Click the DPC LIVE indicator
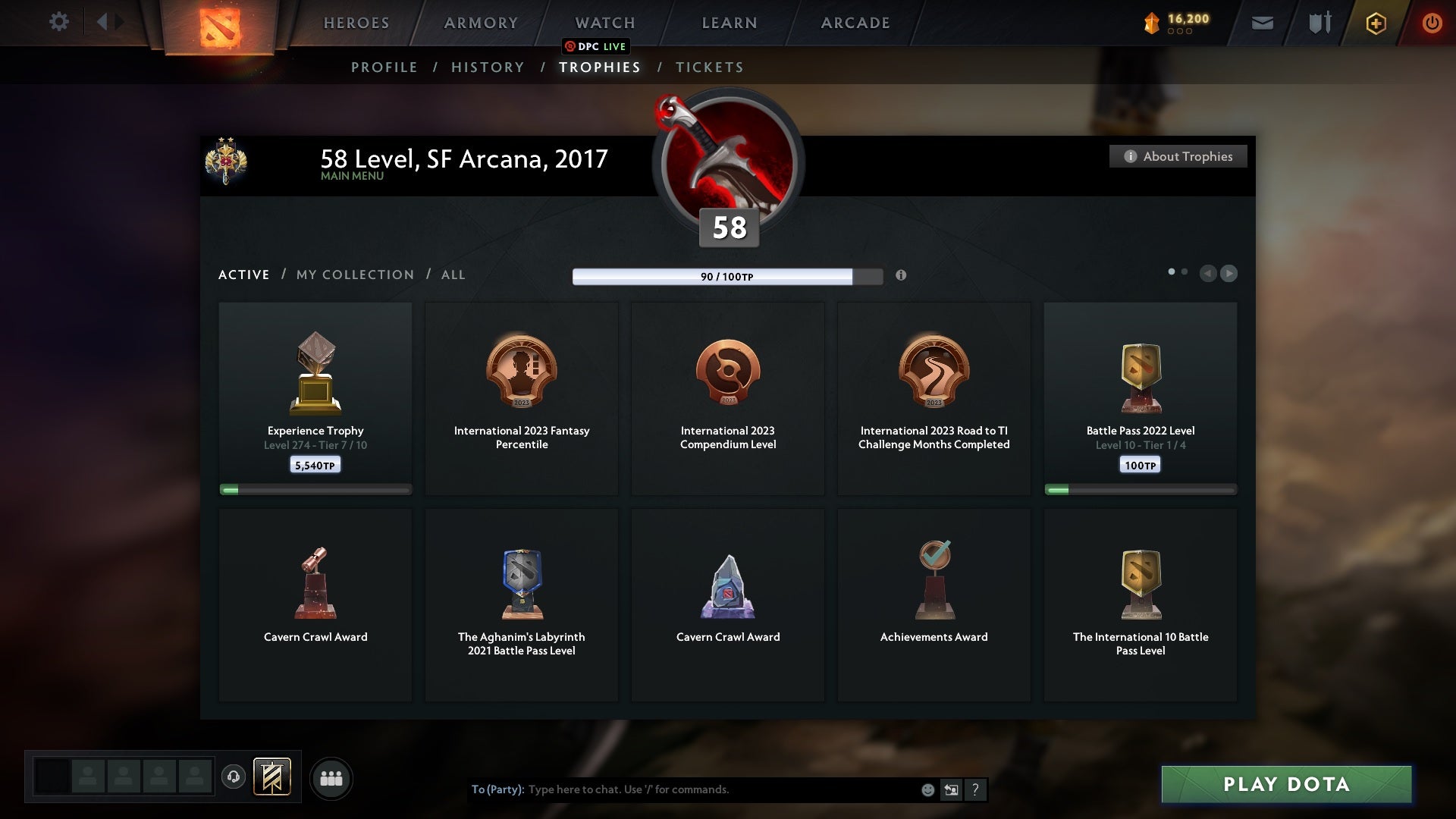Viewport: 1456px width, 819px height. coord(597,46)
